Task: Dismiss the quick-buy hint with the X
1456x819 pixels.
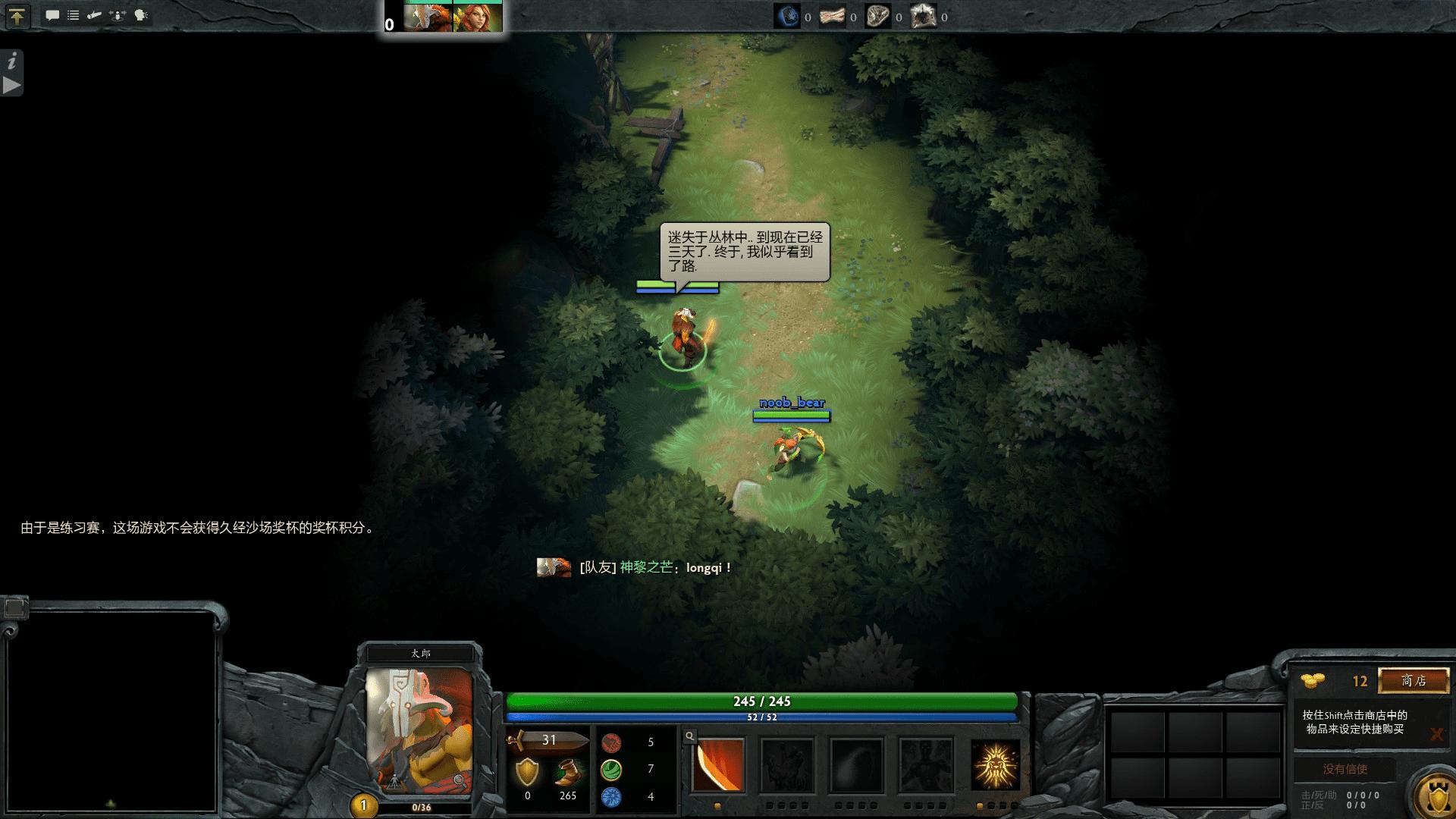Action: click(1436, 734)
